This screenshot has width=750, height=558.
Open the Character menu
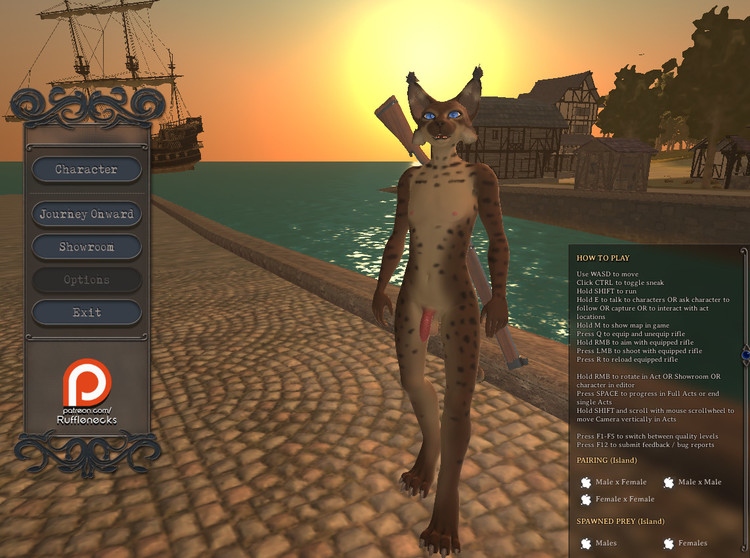pos(86,170)
